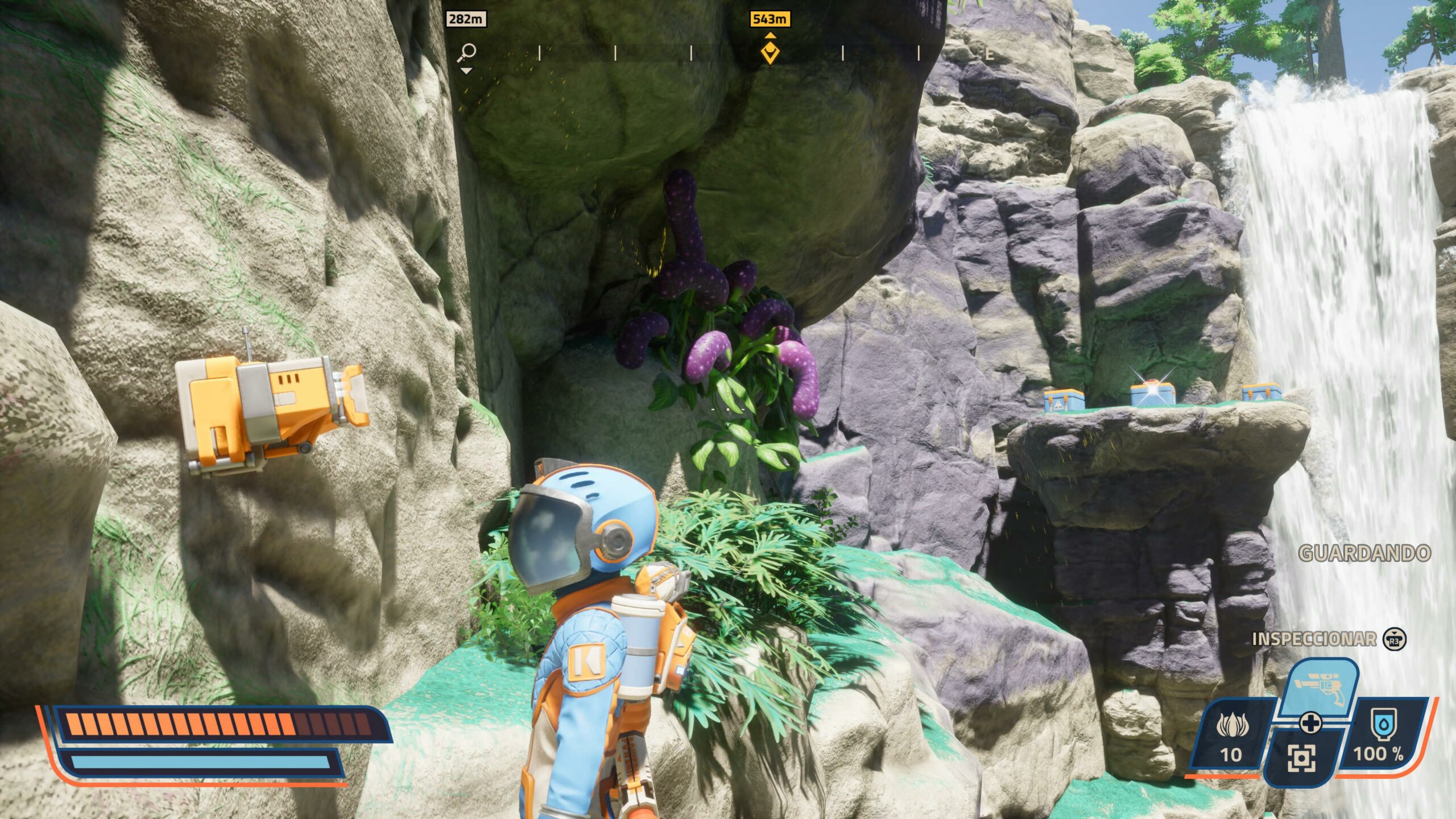1456x819 pixels.
Task: Choose the scanner reticle slot
Action: (x=1301, y=759)
